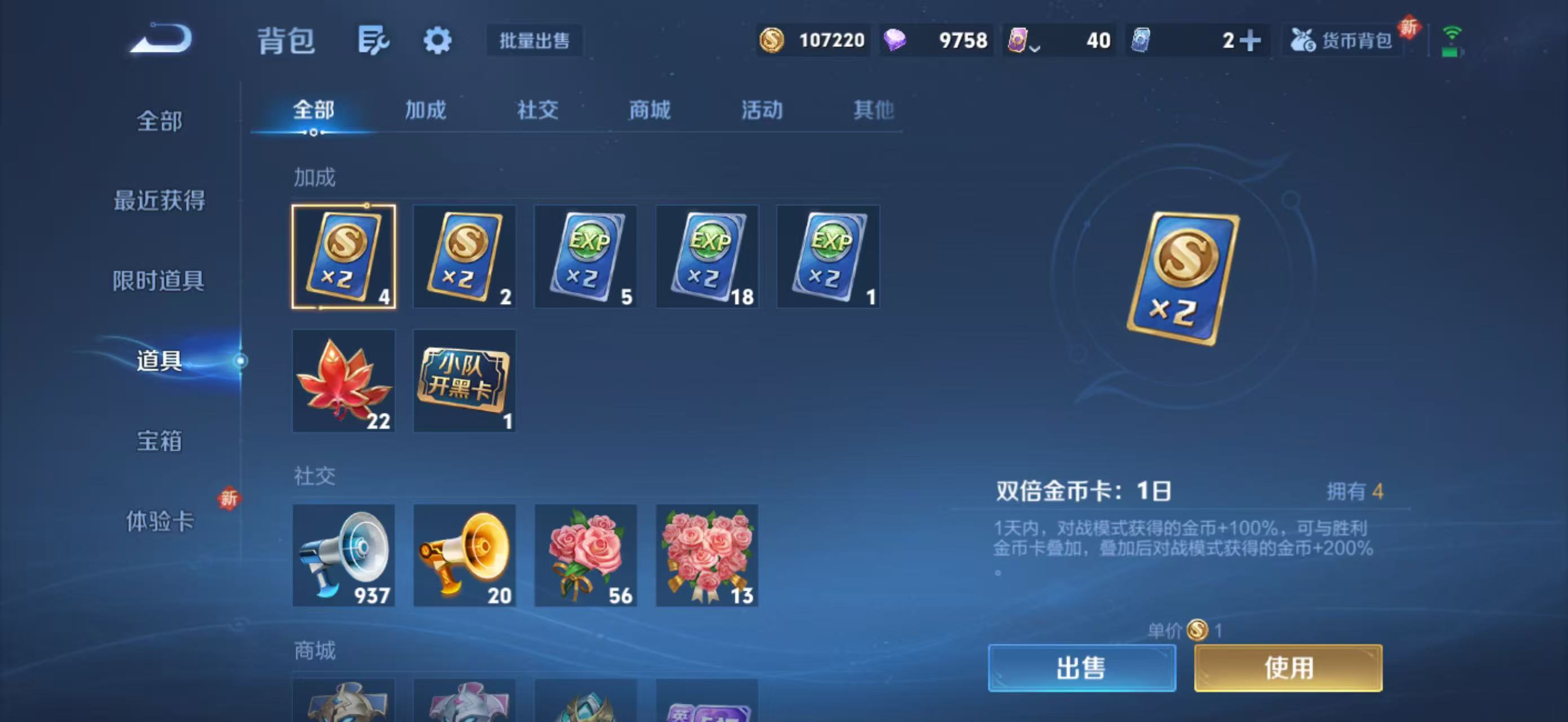Click the gold coin balance icon
The width and height of the screenshot is (1568, 722).
point(773,39)
